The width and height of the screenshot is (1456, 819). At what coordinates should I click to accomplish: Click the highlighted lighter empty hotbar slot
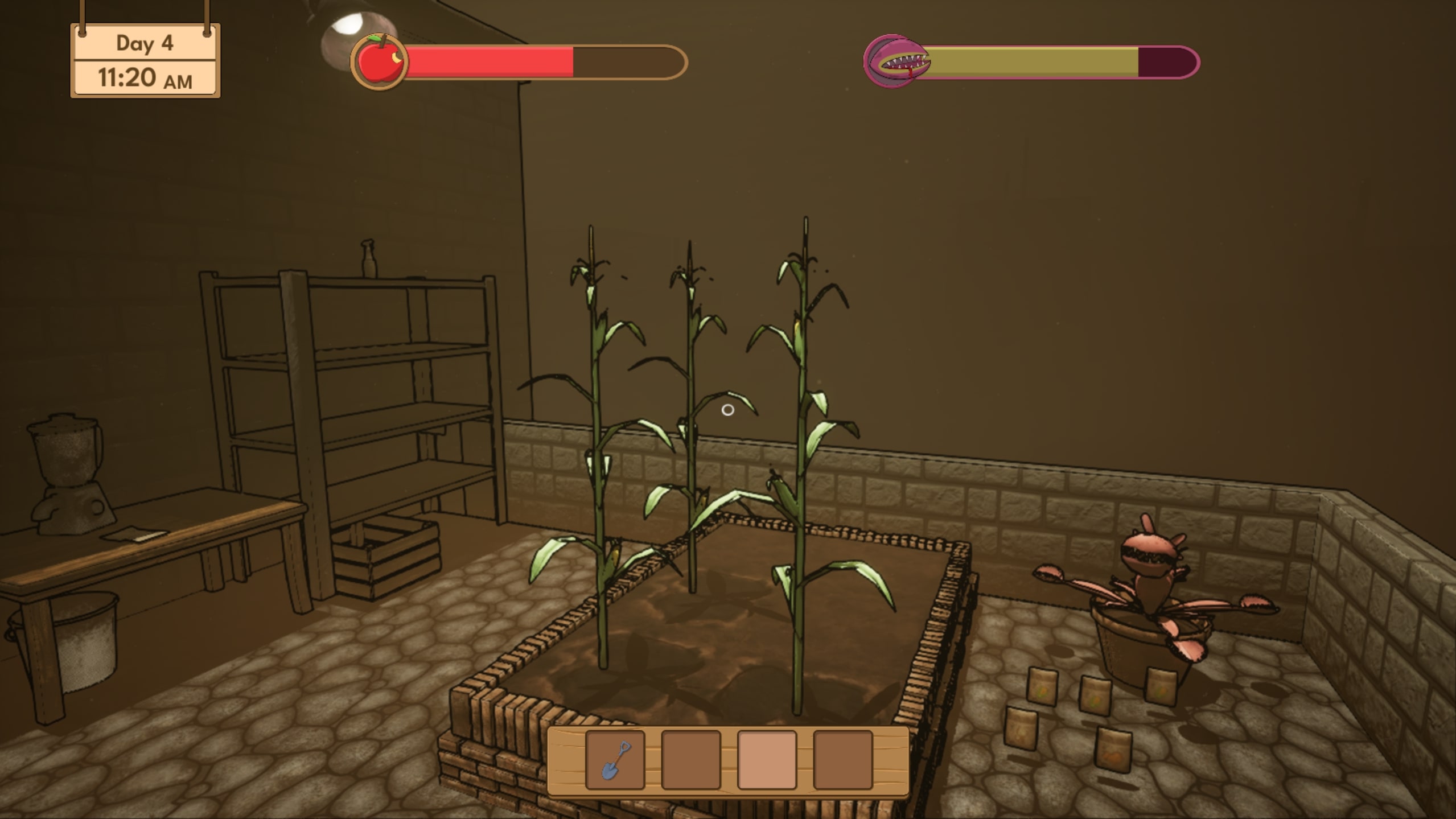[x=767, y=760]
